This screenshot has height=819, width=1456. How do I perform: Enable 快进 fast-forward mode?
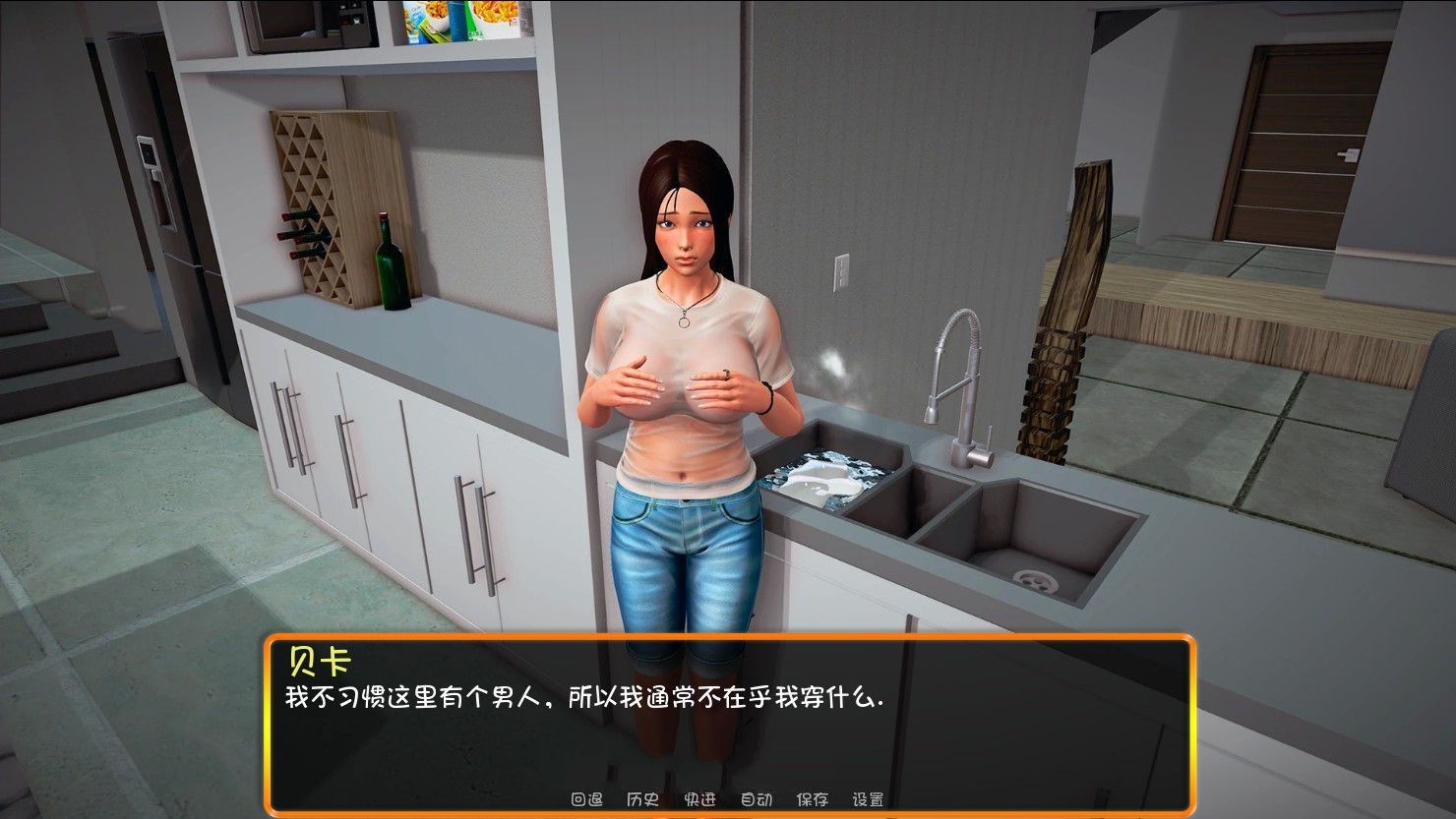point(698,800)
